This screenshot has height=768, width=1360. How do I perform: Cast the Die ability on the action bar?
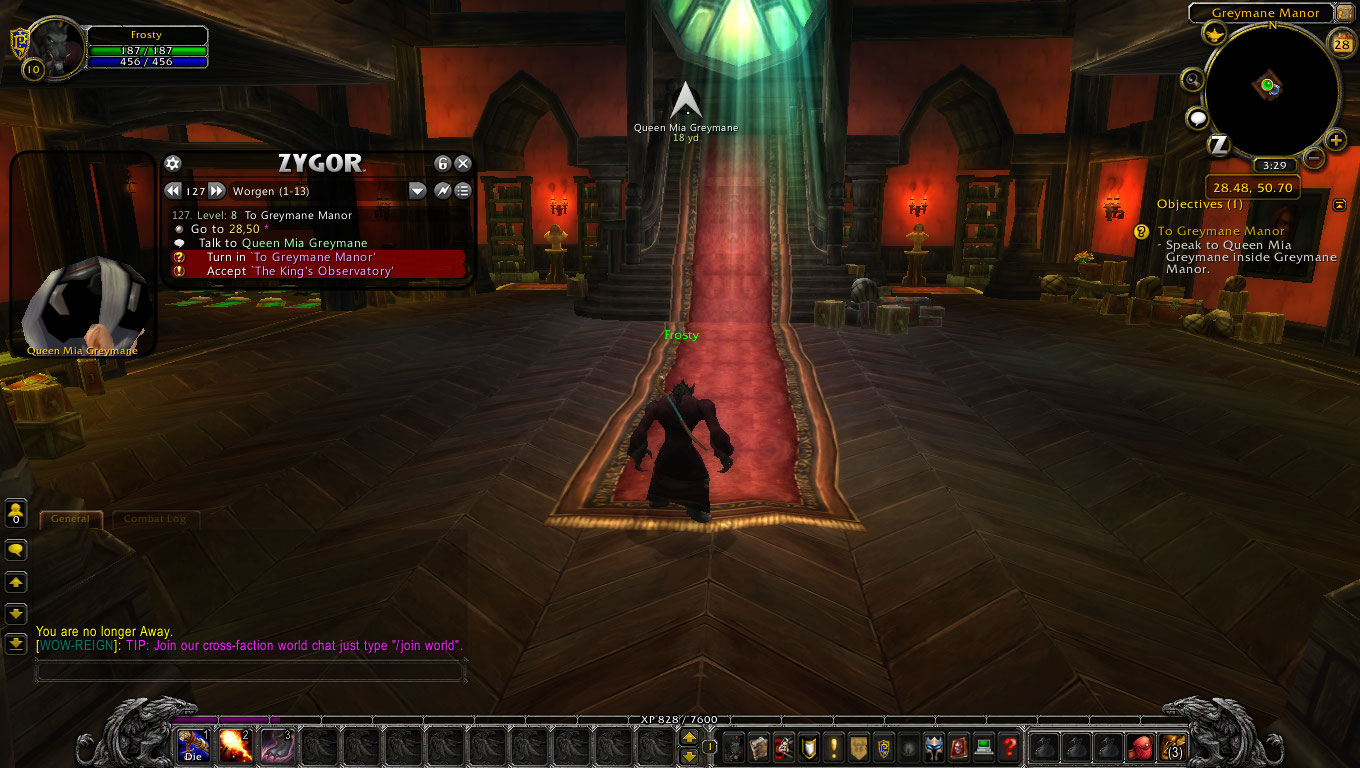[192, 747]
